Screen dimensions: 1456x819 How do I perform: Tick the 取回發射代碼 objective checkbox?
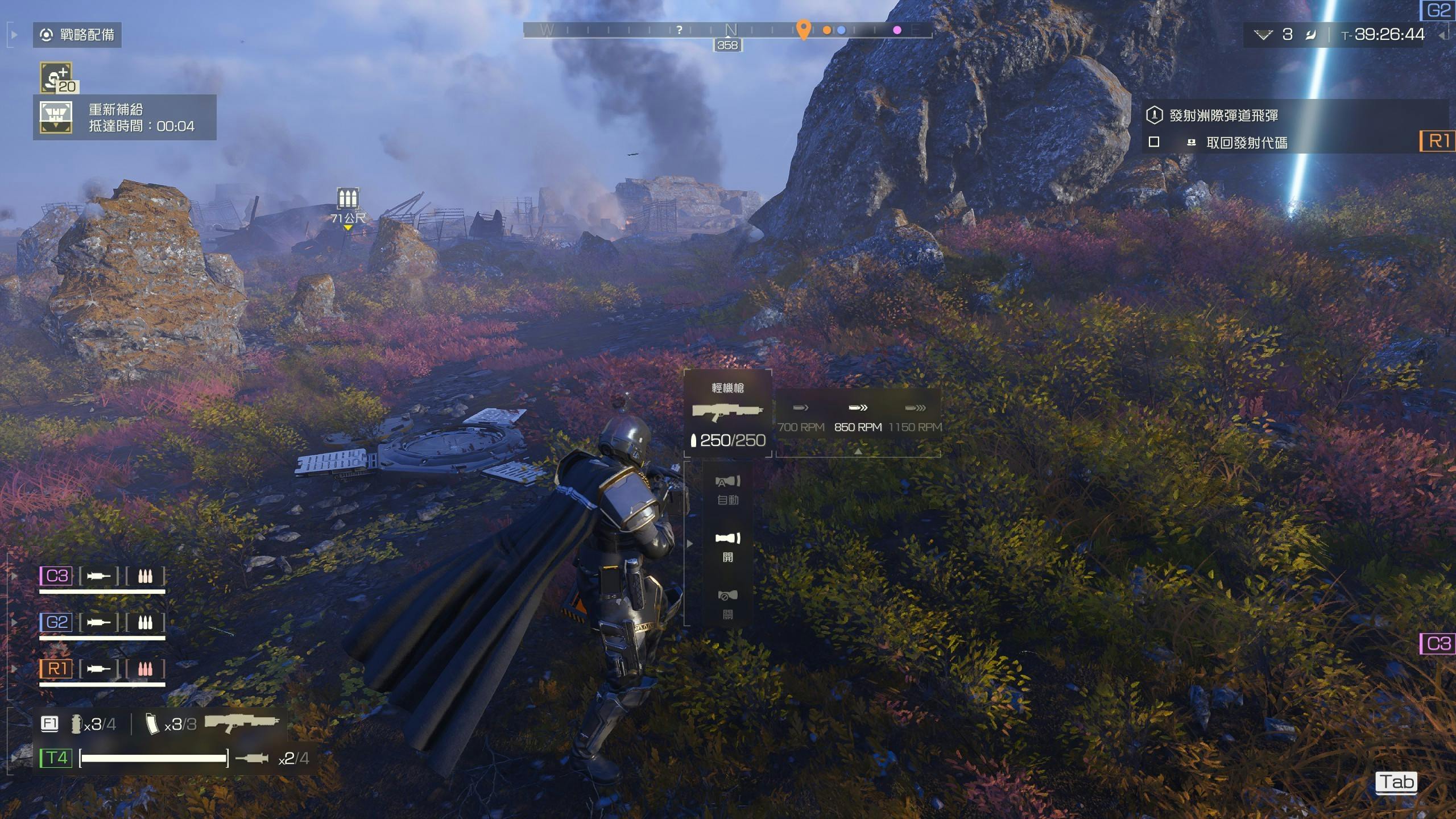(x=1154, y=142)
